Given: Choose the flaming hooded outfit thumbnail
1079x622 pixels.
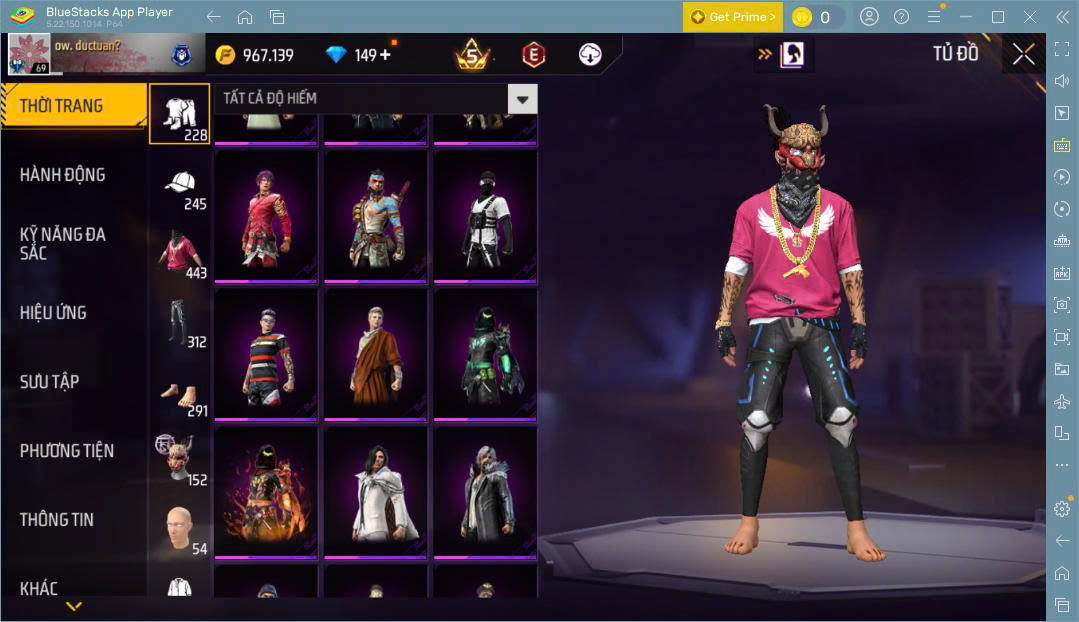Looking at the screenshot, I should pos(266,492).
